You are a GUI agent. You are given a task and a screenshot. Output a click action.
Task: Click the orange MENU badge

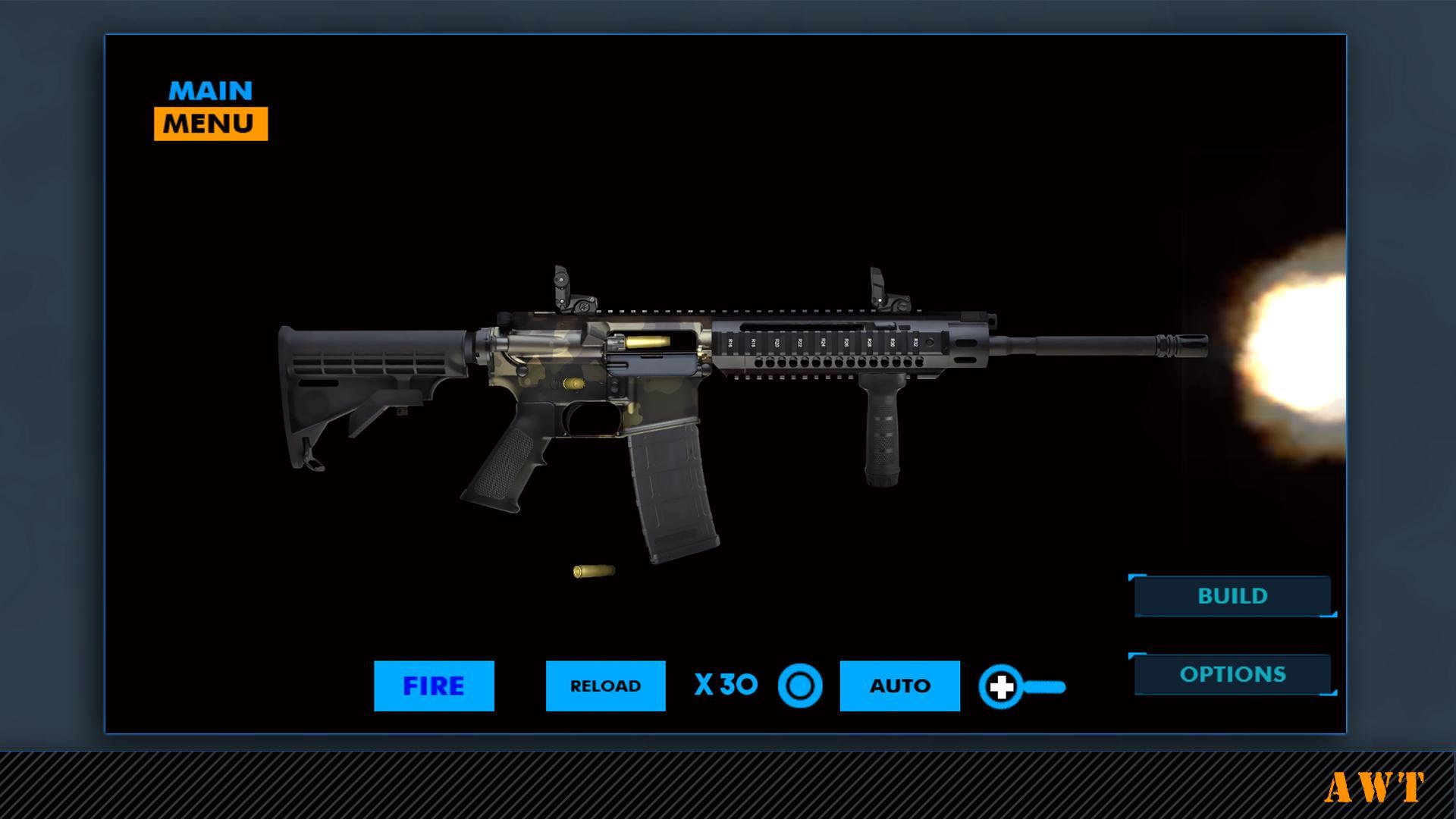[x=209, y=121]
